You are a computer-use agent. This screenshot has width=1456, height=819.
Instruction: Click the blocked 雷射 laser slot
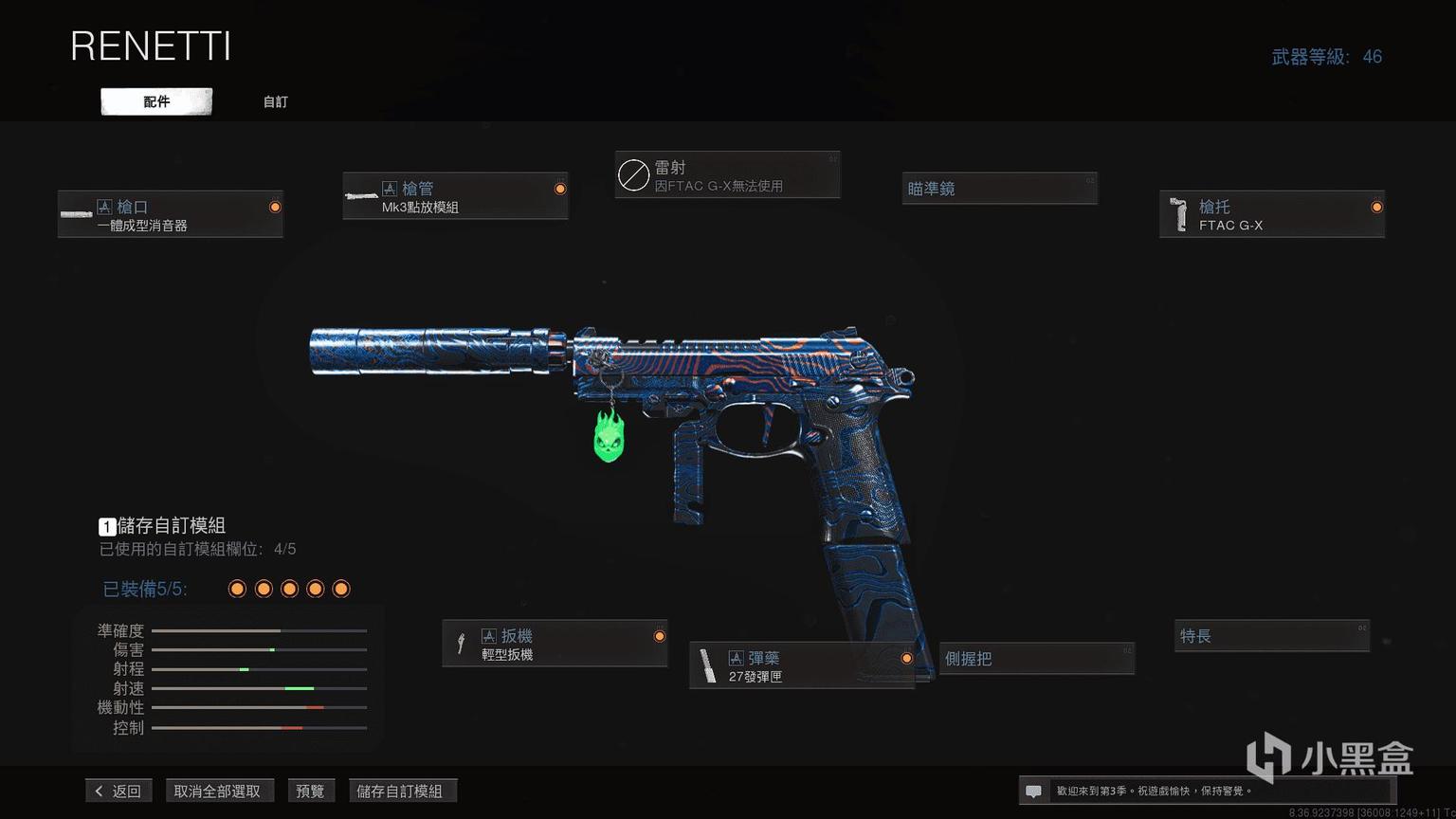coord(727,175)
